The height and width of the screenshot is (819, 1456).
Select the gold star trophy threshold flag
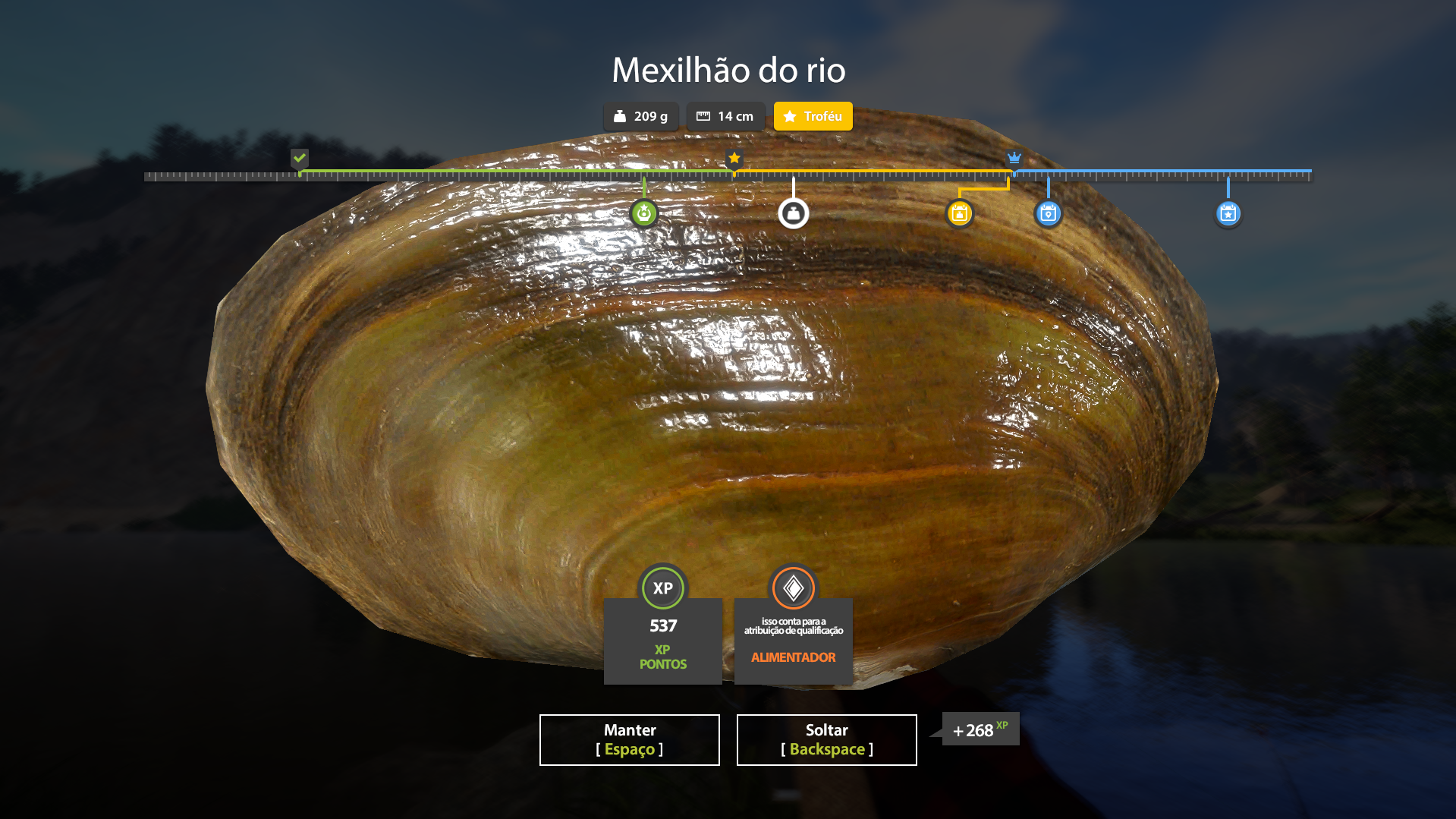coord(734,158)
